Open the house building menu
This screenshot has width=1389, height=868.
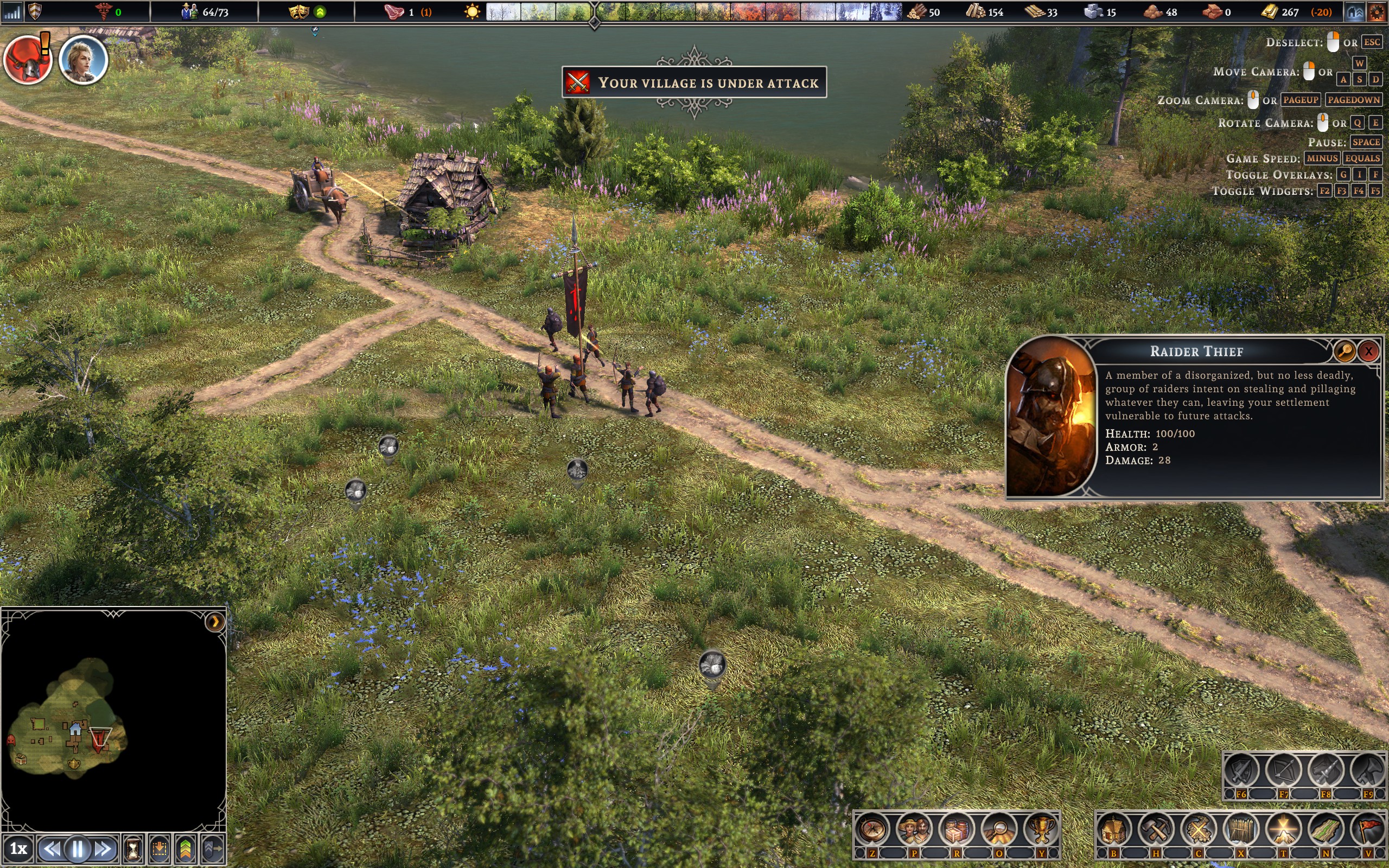pyautogui.click(x=1113, y=829)
